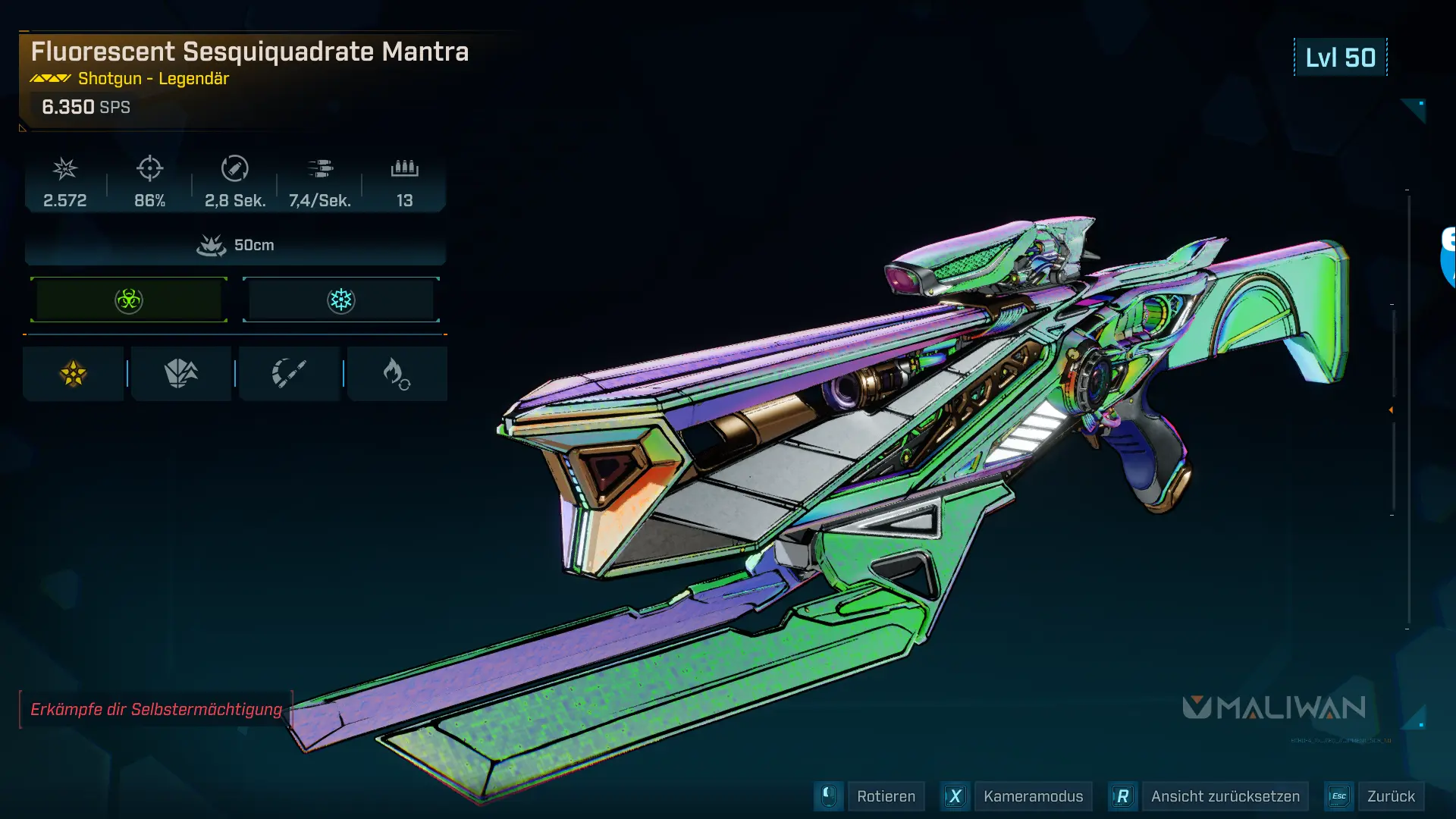Select the flame with cycle arrow perk
The image size is (1456, 819).
pyautogui.click(x=397, y=373)
